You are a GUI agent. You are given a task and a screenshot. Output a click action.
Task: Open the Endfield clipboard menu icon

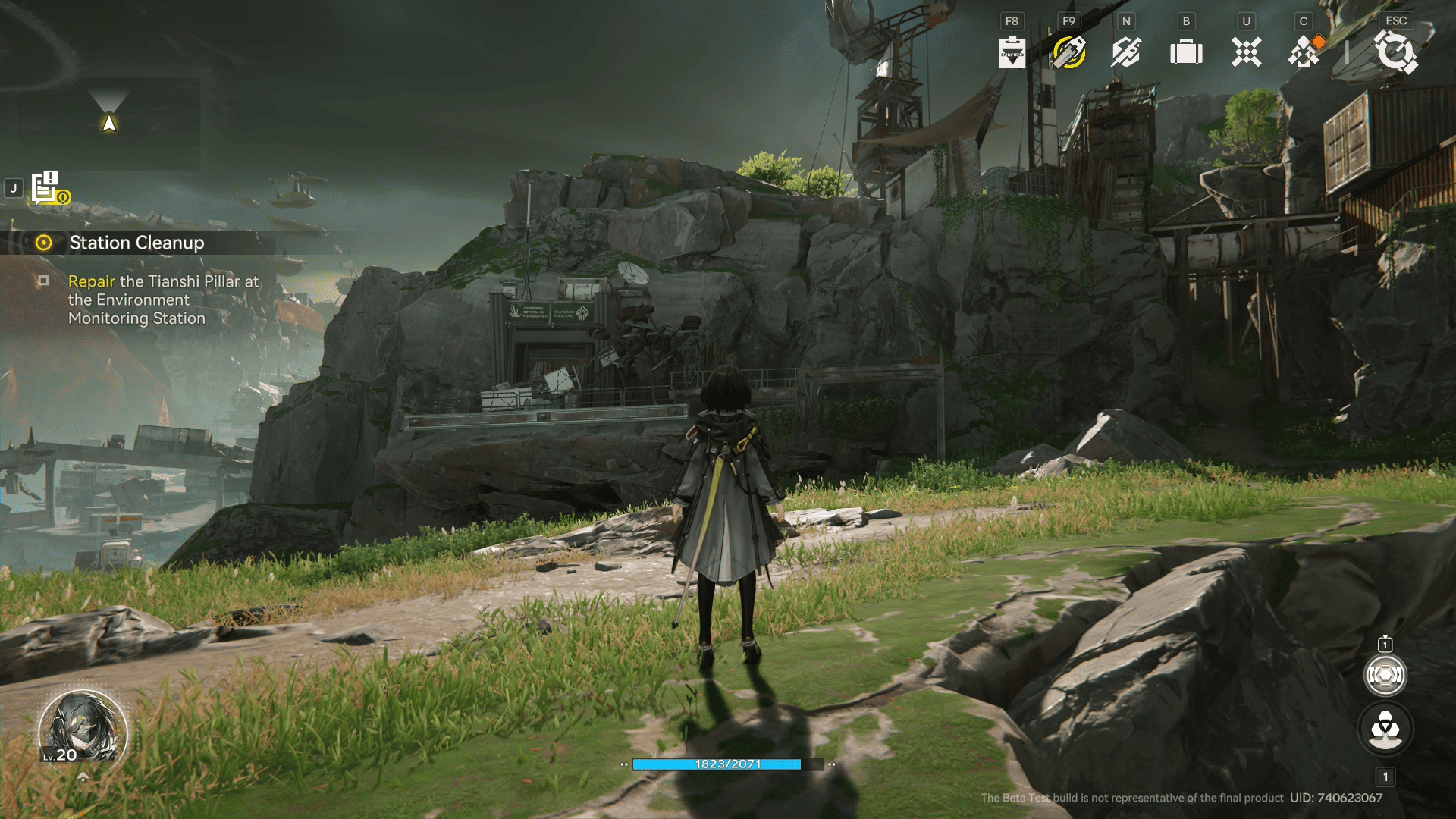coord(1012,52)
